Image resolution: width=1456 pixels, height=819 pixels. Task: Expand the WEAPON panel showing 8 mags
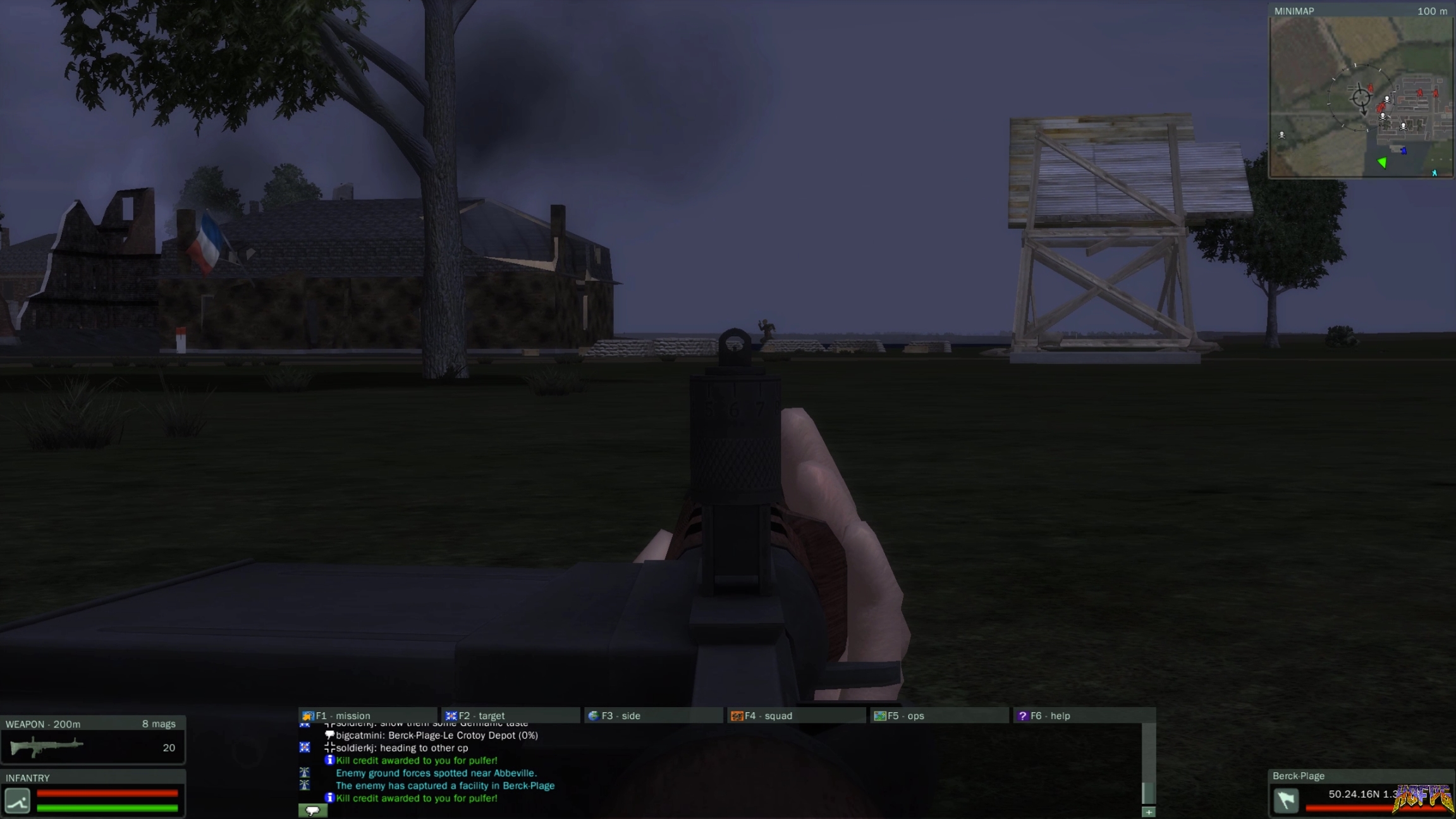coord(94,724)
